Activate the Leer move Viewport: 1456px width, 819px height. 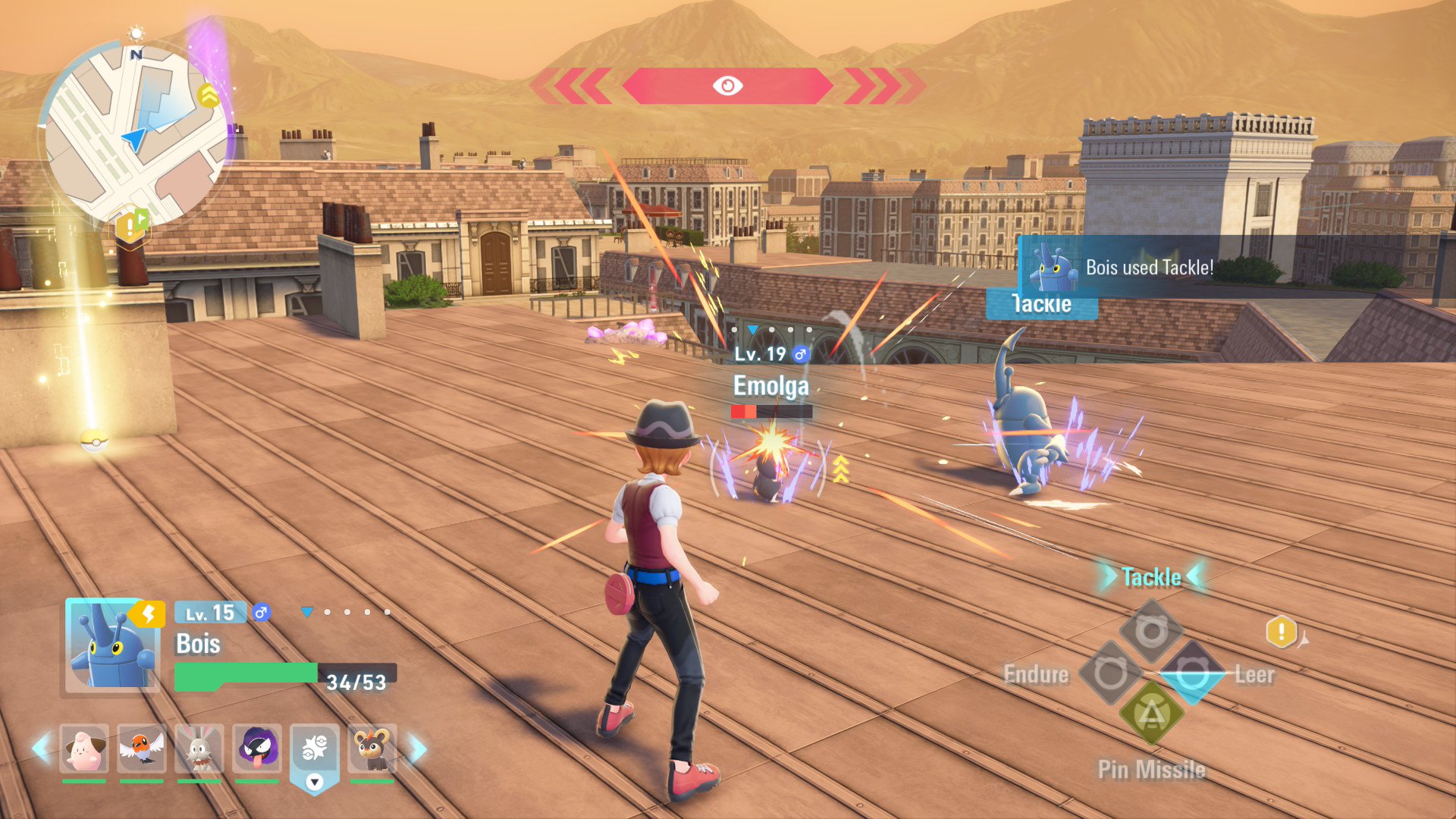(x=1192, y=673)
